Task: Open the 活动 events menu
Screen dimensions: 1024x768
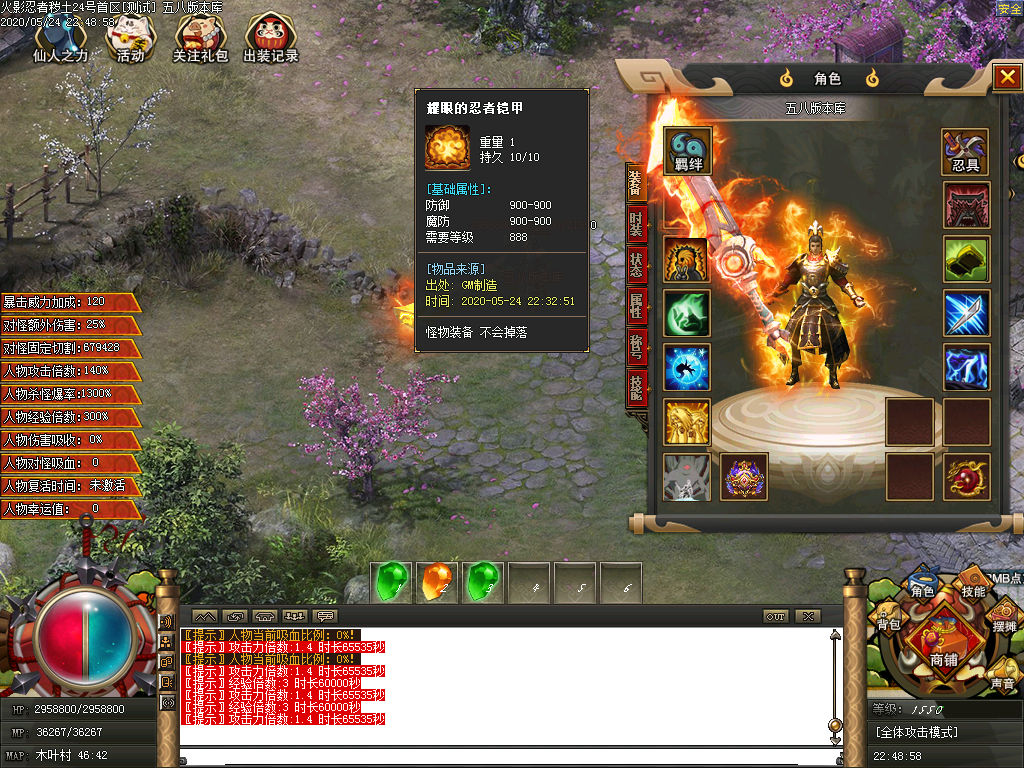Action: click(130, 41)
